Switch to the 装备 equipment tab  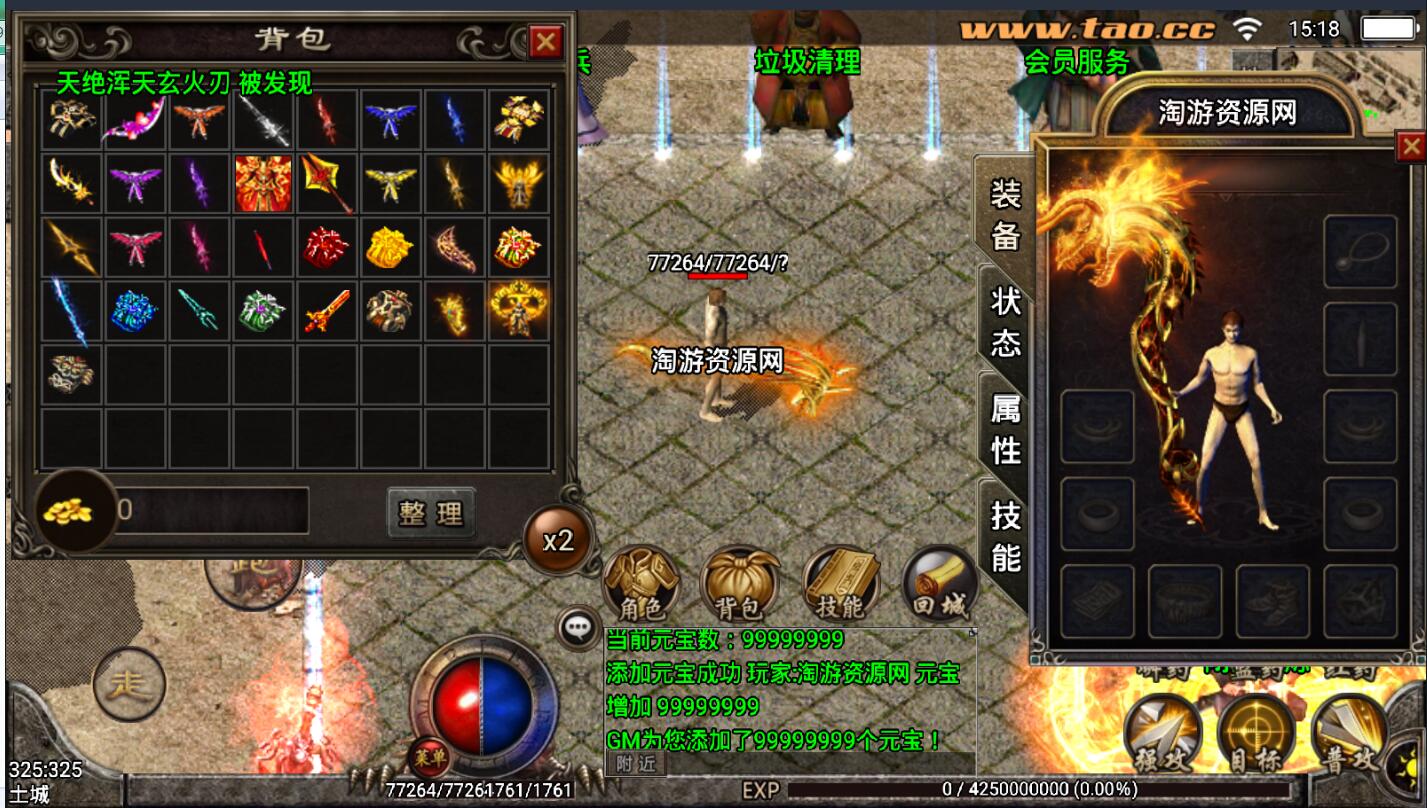1004,214
